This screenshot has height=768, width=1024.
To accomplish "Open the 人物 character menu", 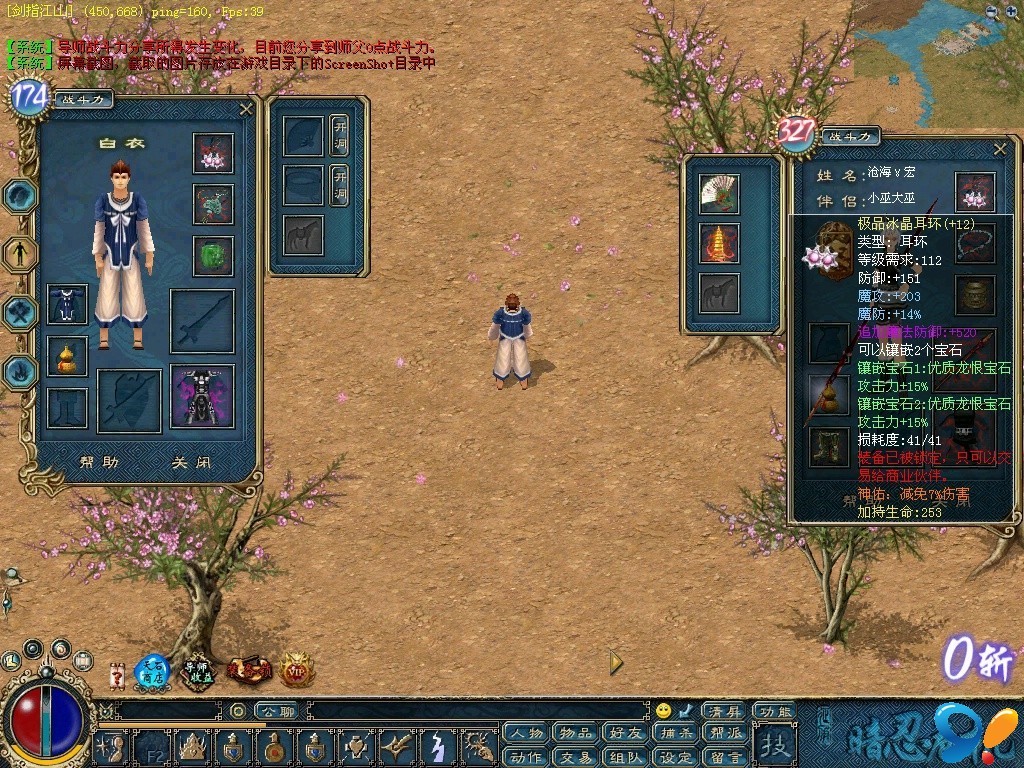I will (x=525, y=734).
